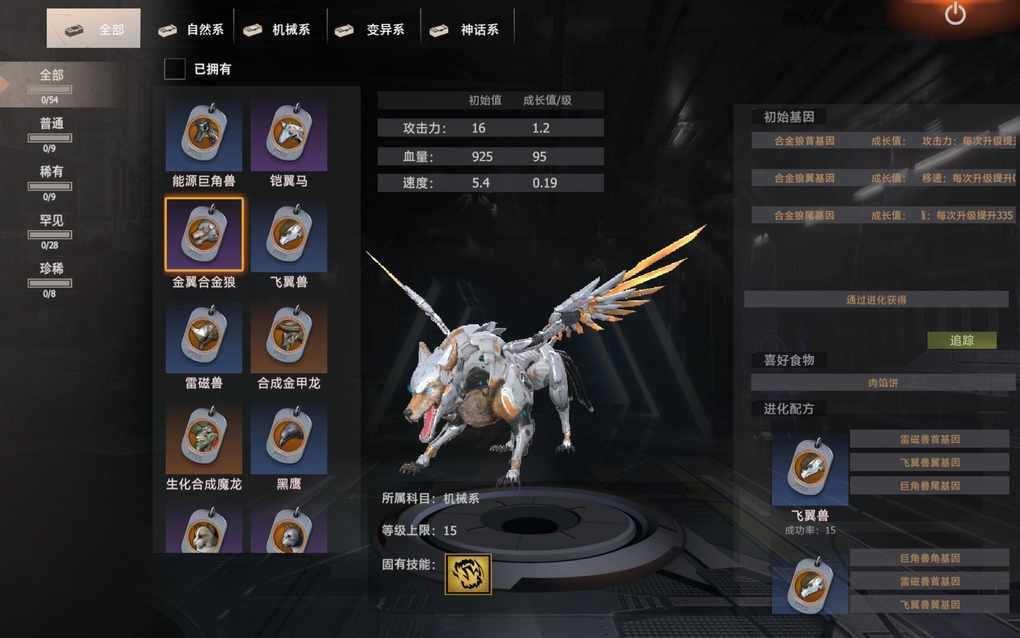This screenshot has height=638, width=1020.
Task: Switch to the 全部 category tab
Action: [x=94, y=29]
